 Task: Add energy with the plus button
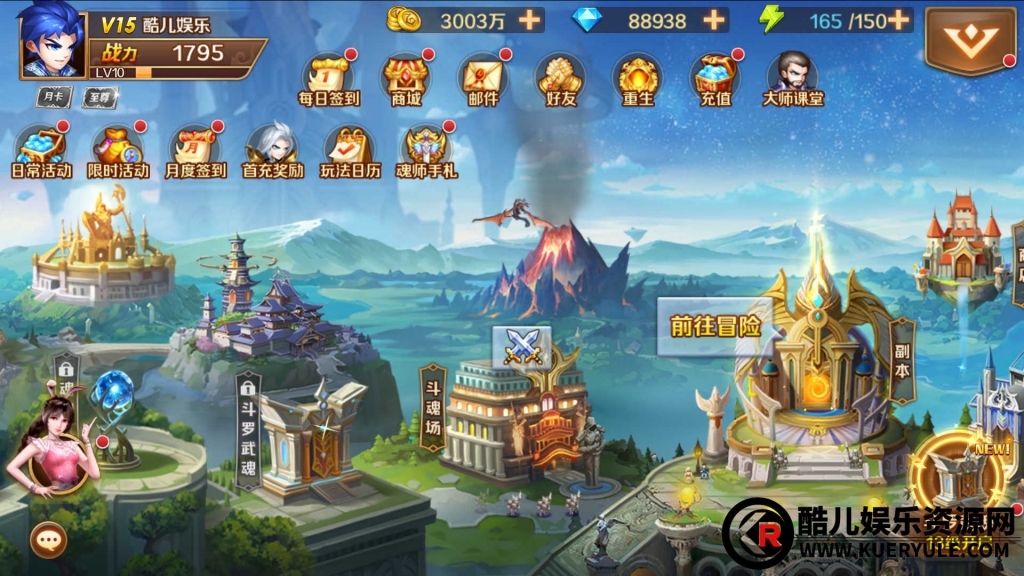tap(898, 20)
